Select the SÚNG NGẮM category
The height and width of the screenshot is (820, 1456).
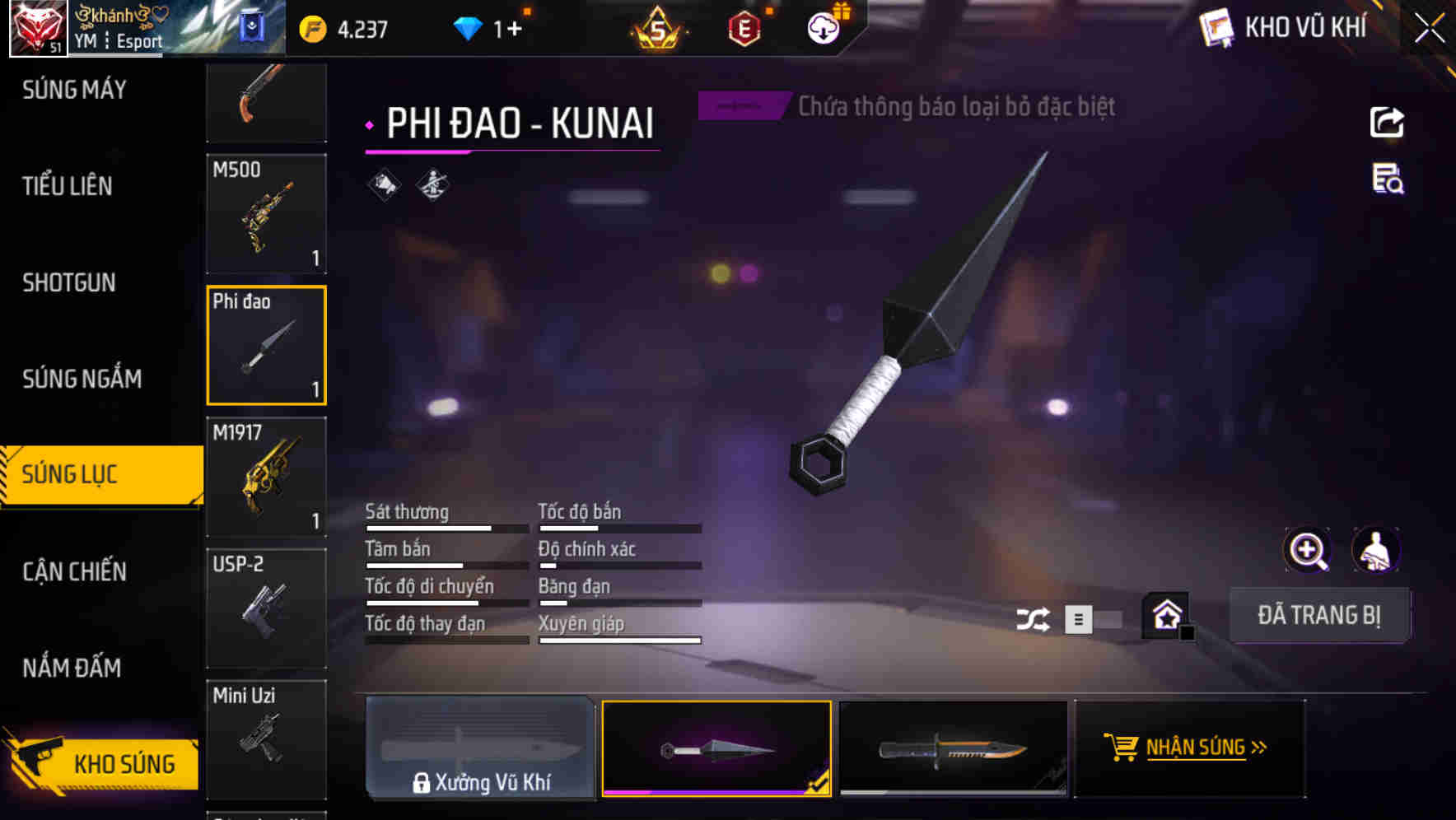coord(79,379)
